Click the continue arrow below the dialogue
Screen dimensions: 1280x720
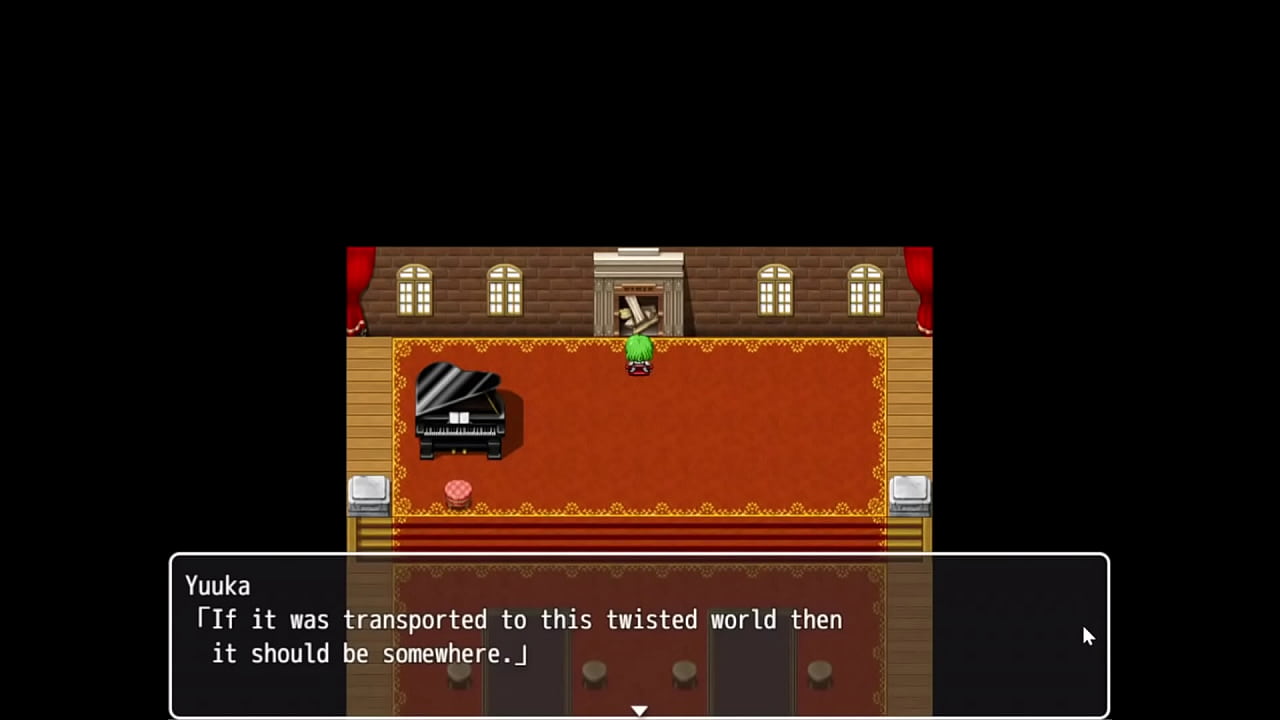click(x=639, y=709)
